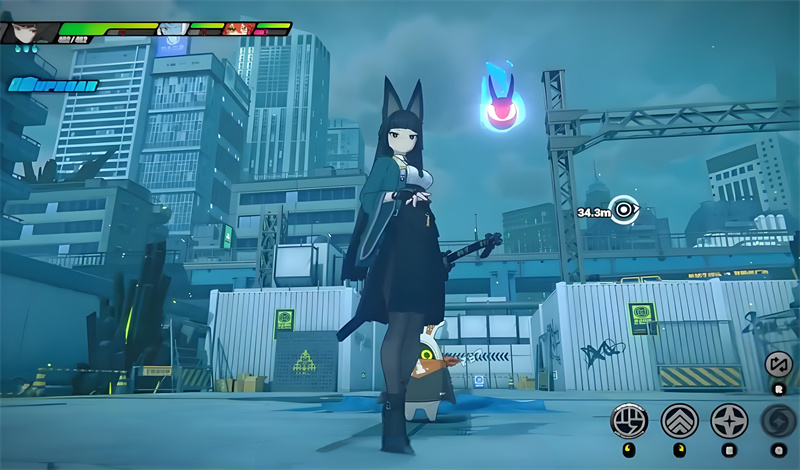Viewport: 800px width, 470px height.
Task: Use the four-point star special skill
Action: (x=729, y=420)
